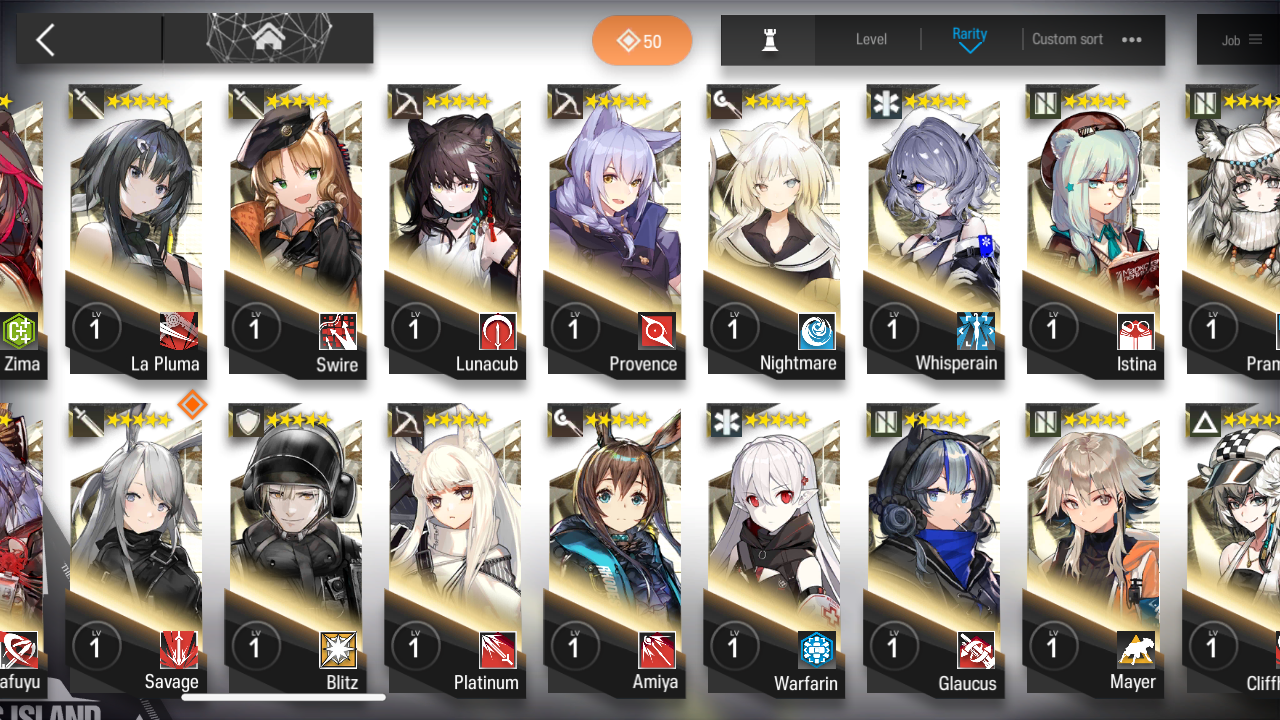The height and width of the screenshot is (720, 1280).
Task: Pick Provence from the roster
Action: (x=614, y=230)
